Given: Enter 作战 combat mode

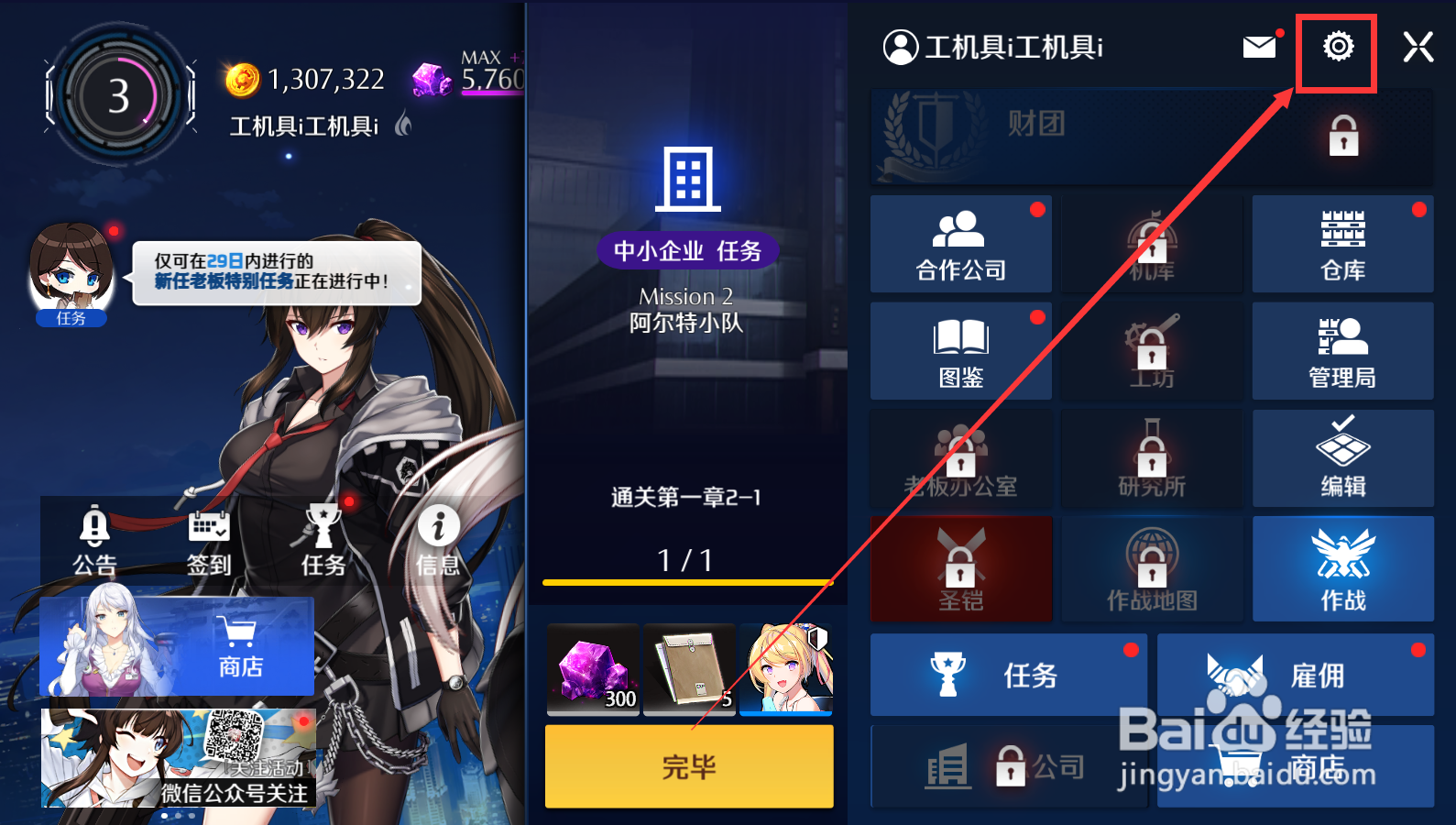Looking at the screenshot, I should coord(1342,568).
